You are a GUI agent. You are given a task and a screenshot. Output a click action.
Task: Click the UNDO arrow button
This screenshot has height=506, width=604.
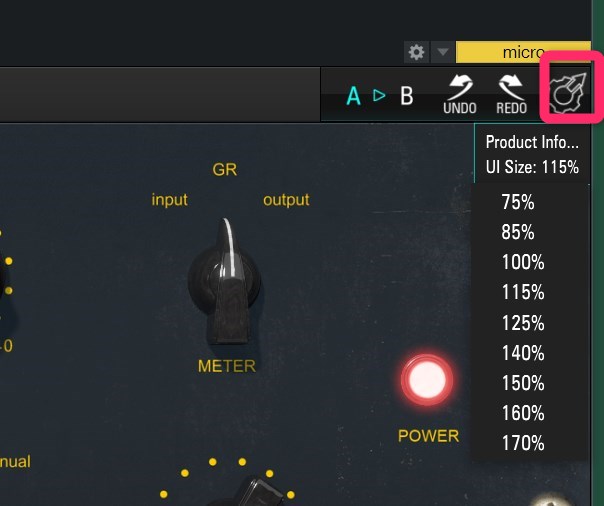(x=461, y=95)
